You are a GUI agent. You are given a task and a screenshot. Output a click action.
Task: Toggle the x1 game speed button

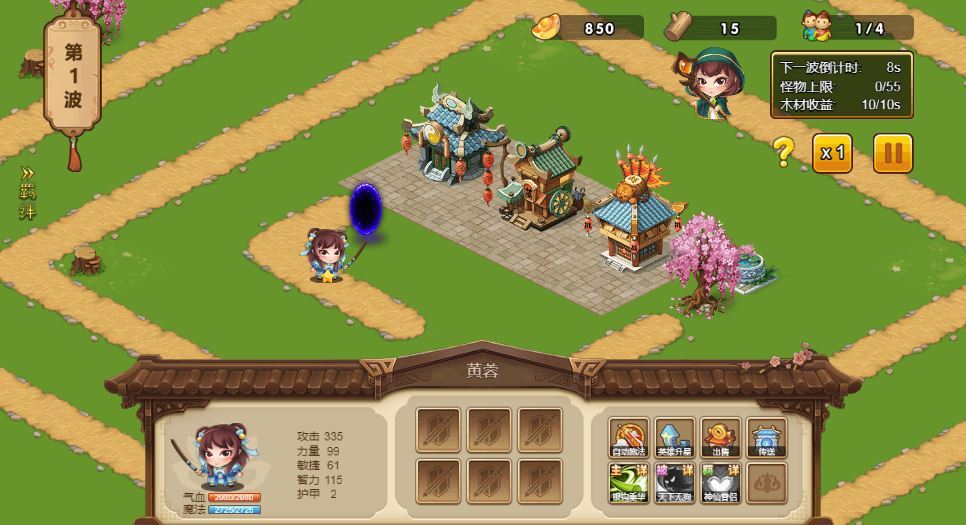click(832, 153)
